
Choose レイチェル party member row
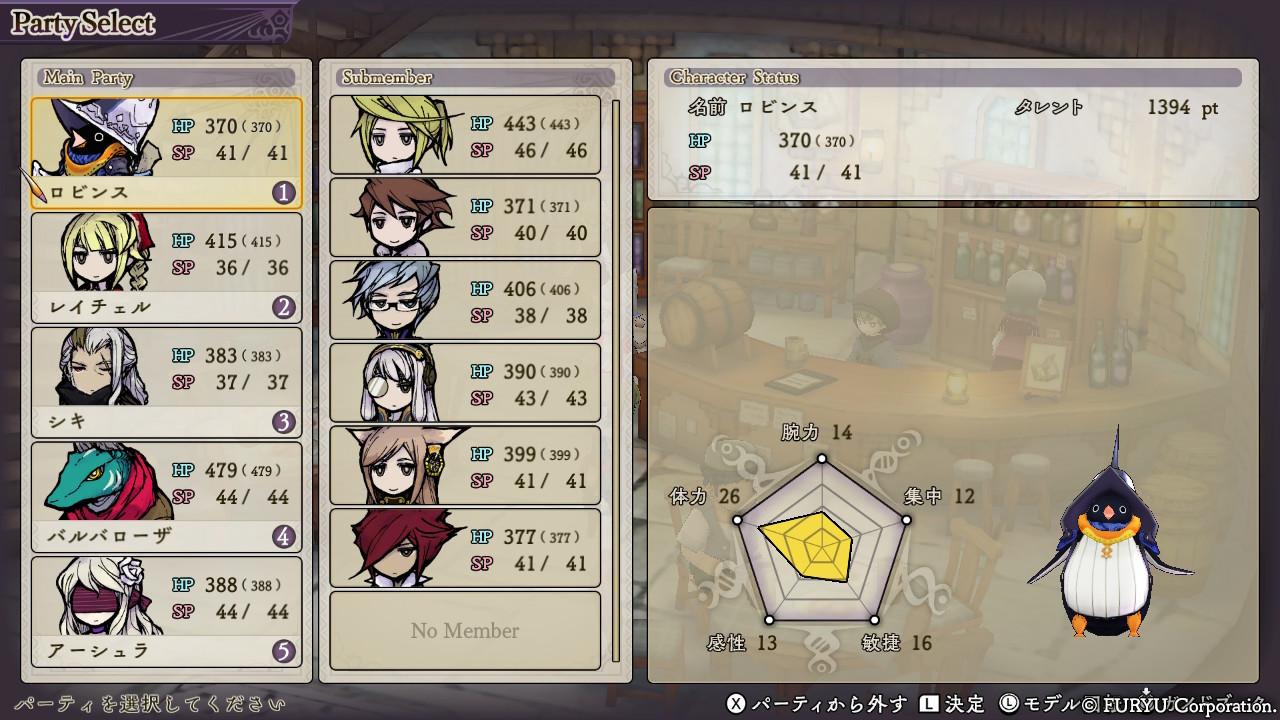click(x=166, y=267)
